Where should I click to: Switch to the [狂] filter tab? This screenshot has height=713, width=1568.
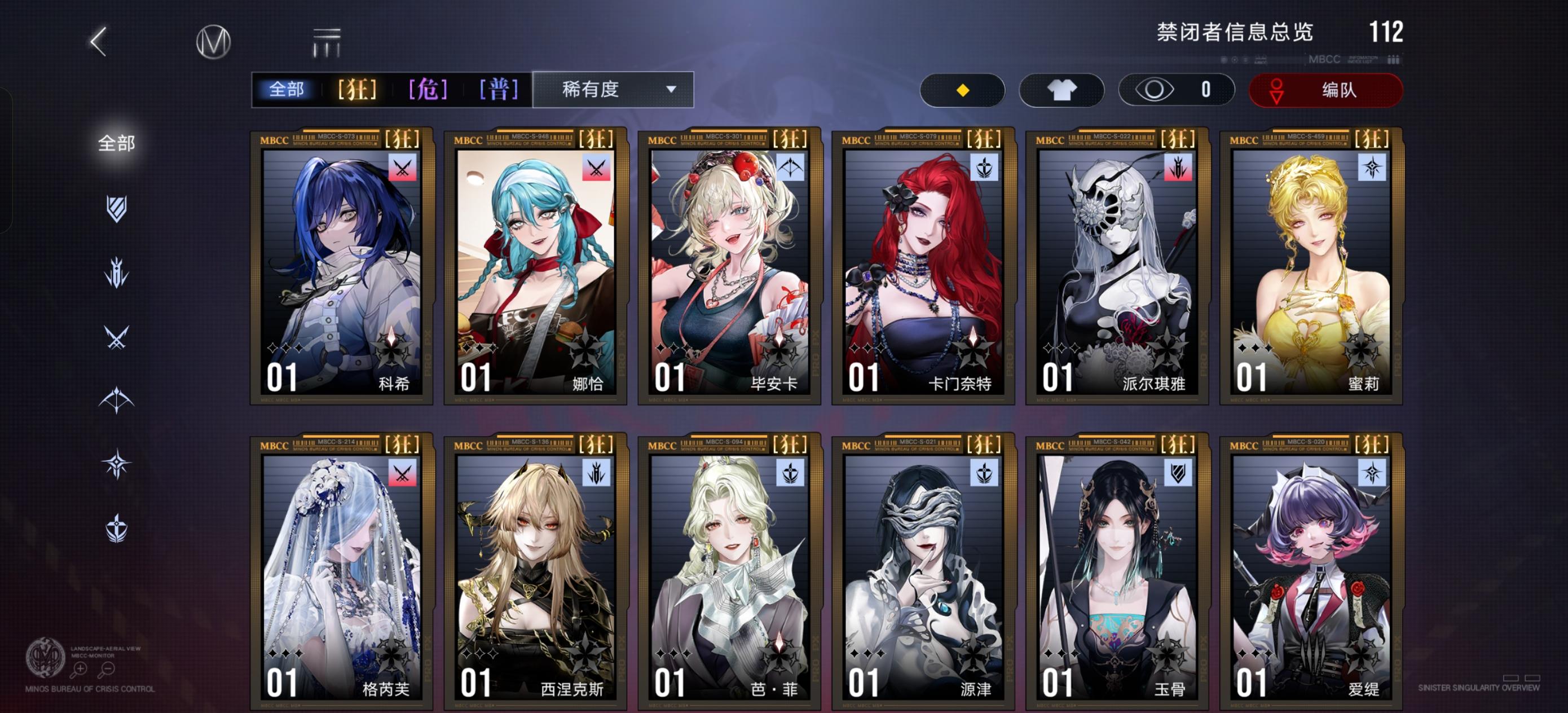pyautogui.click(x=356, y=89)
